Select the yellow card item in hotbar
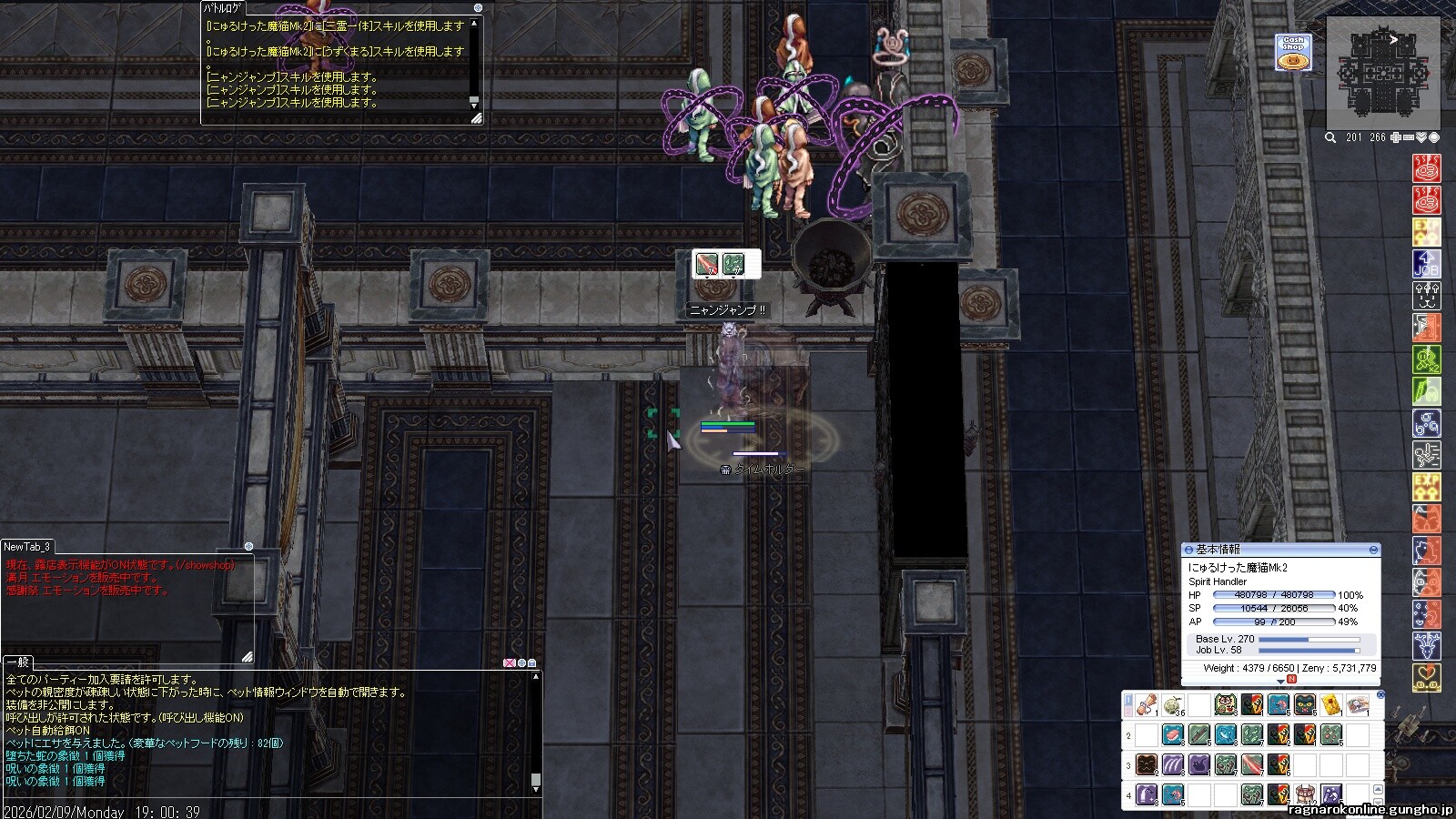 1331,705
